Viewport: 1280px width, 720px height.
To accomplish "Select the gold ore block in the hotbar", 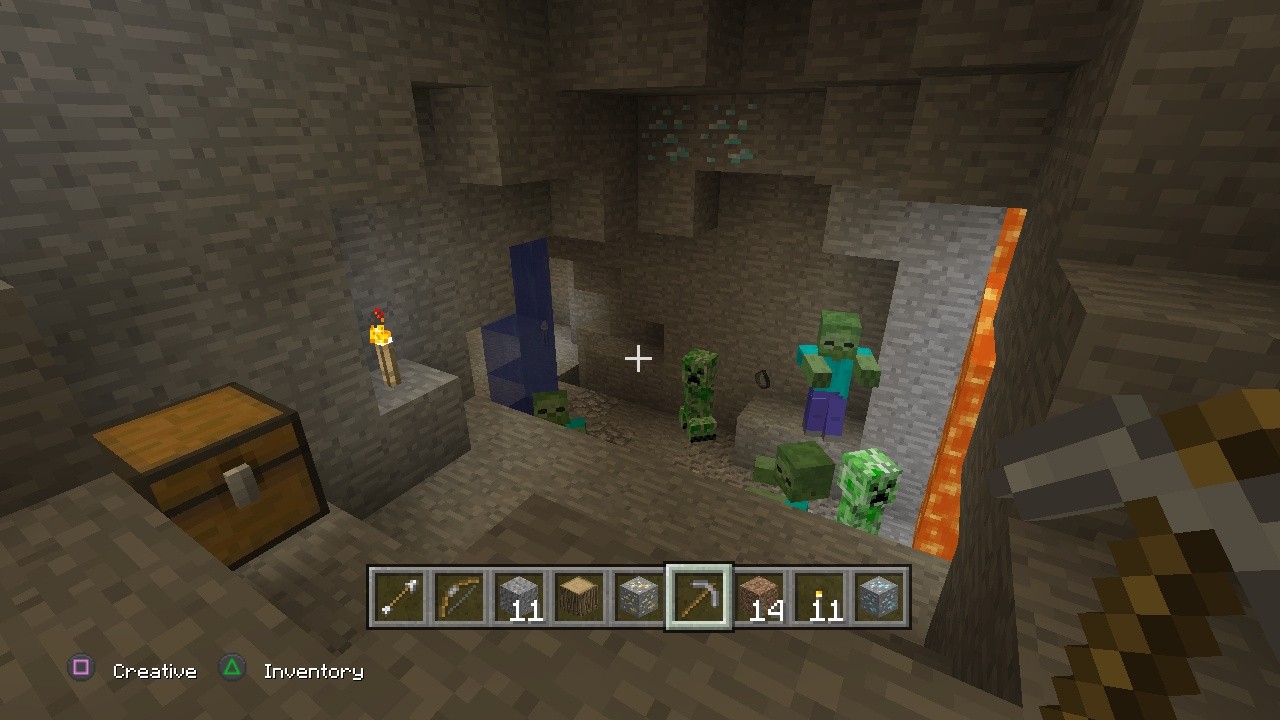I will [x=635, y=597].
